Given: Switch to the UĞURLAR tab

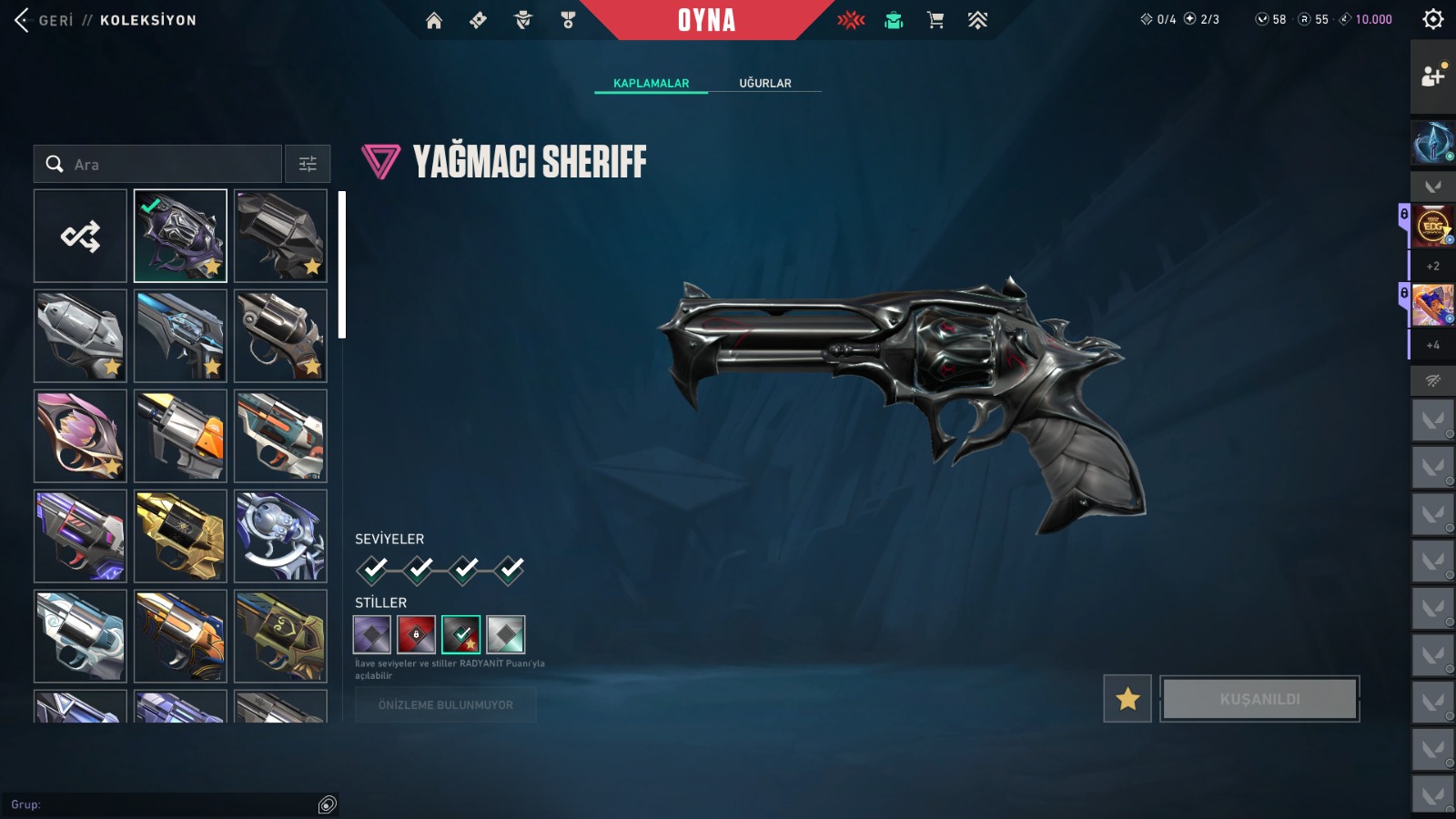Looking at the screenshot, I should tap(764, 83).
